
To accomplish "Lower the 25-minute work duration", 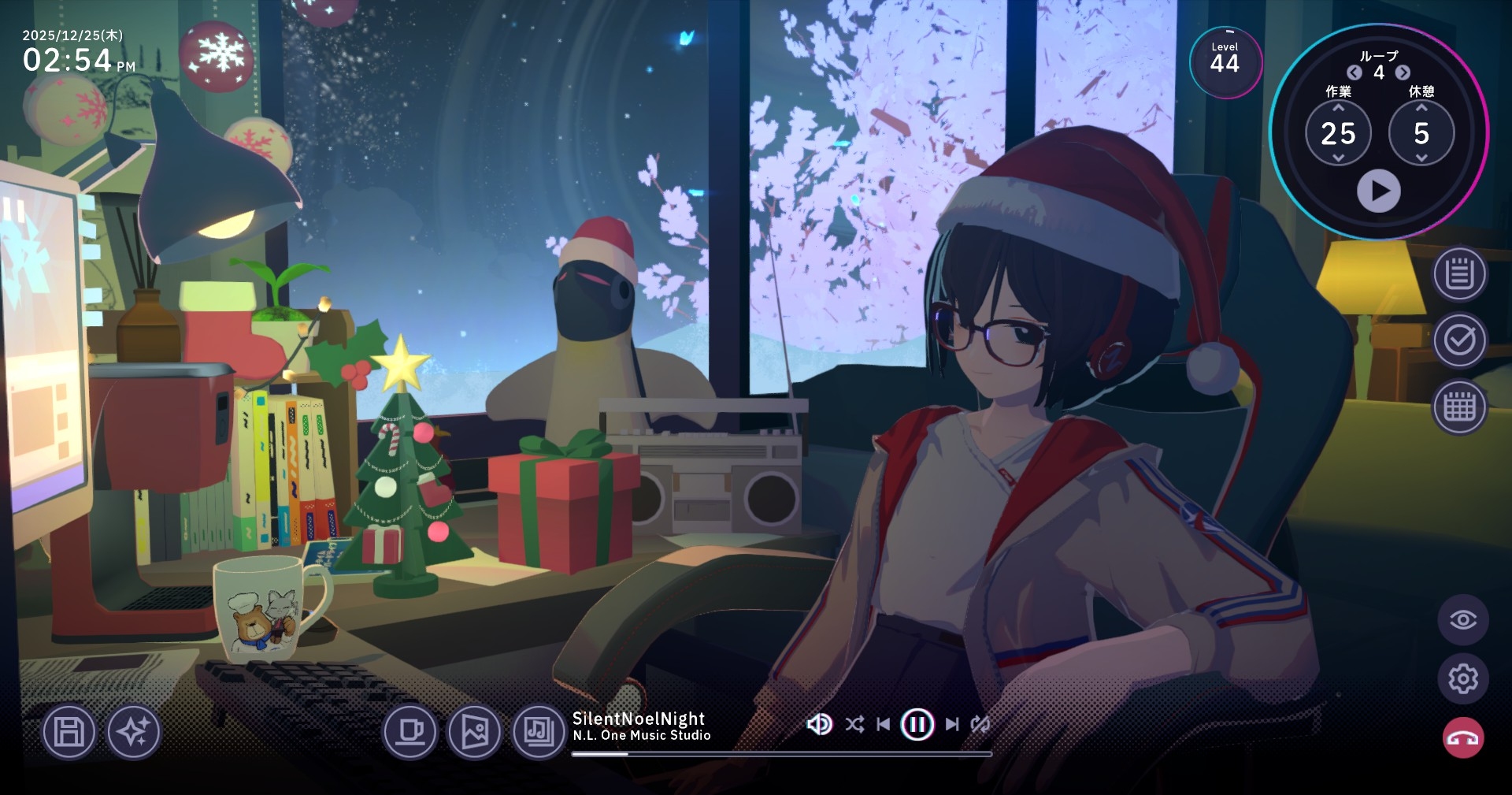I will click(1338, 158).
